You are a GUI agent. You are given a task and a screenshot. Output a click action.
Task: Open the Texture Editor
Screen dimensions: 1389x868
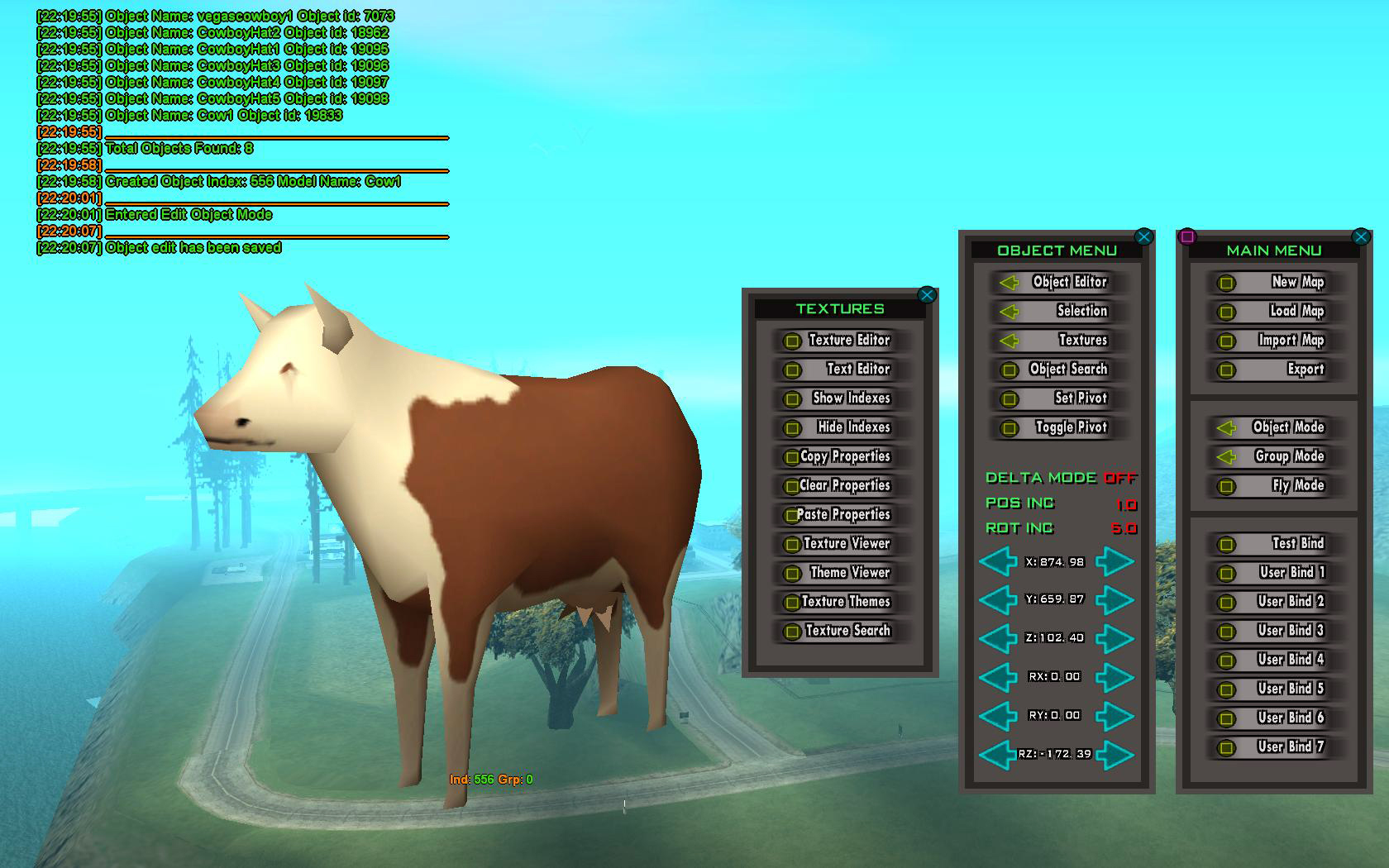coord(845,341)
